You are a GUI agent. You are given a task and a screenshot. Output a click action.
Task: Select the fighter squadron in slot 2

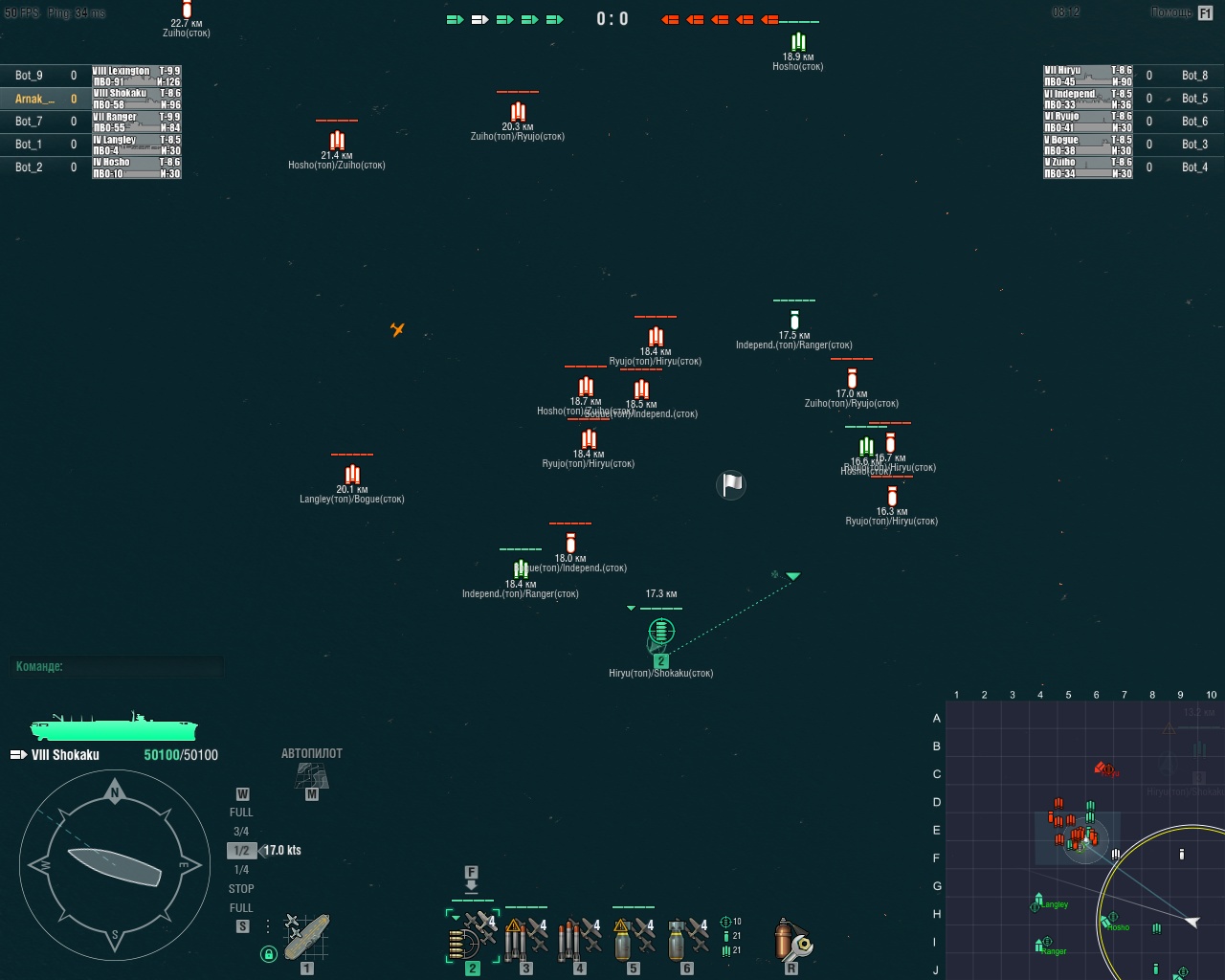coord(473,938)
